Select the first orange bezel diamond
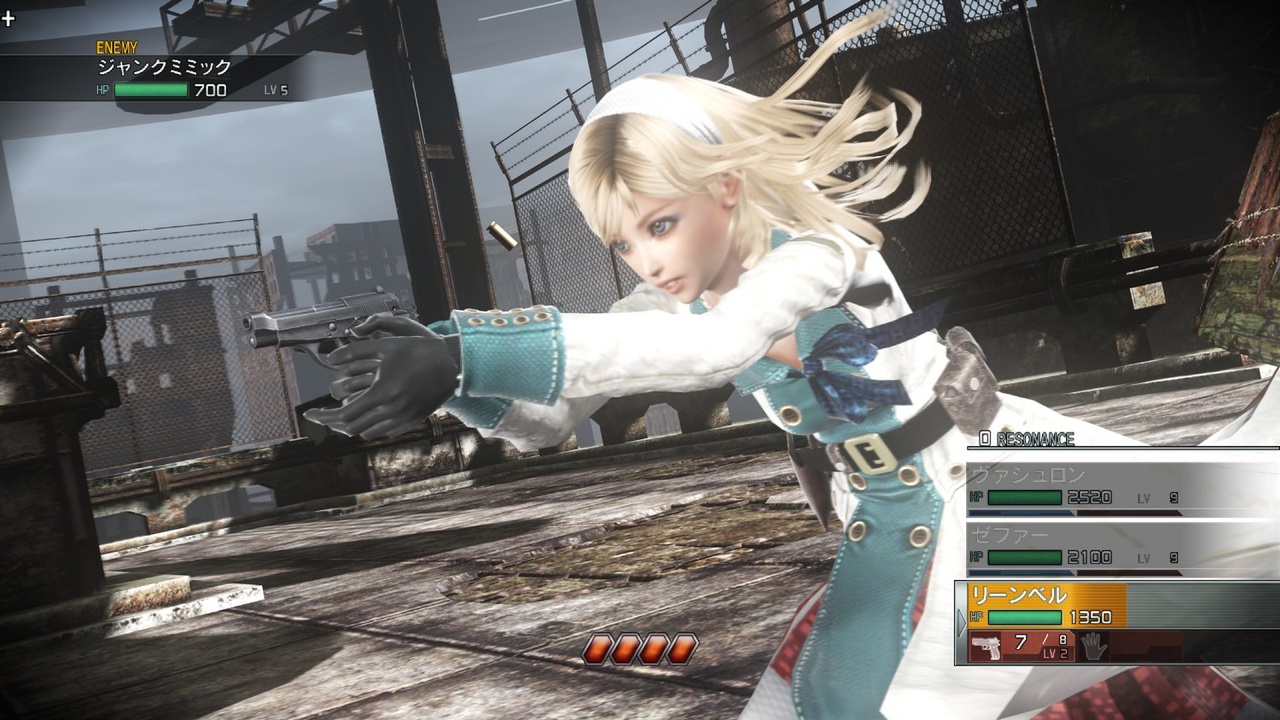The height and width of the screenshot is (720, 1280). pos(600,648)
